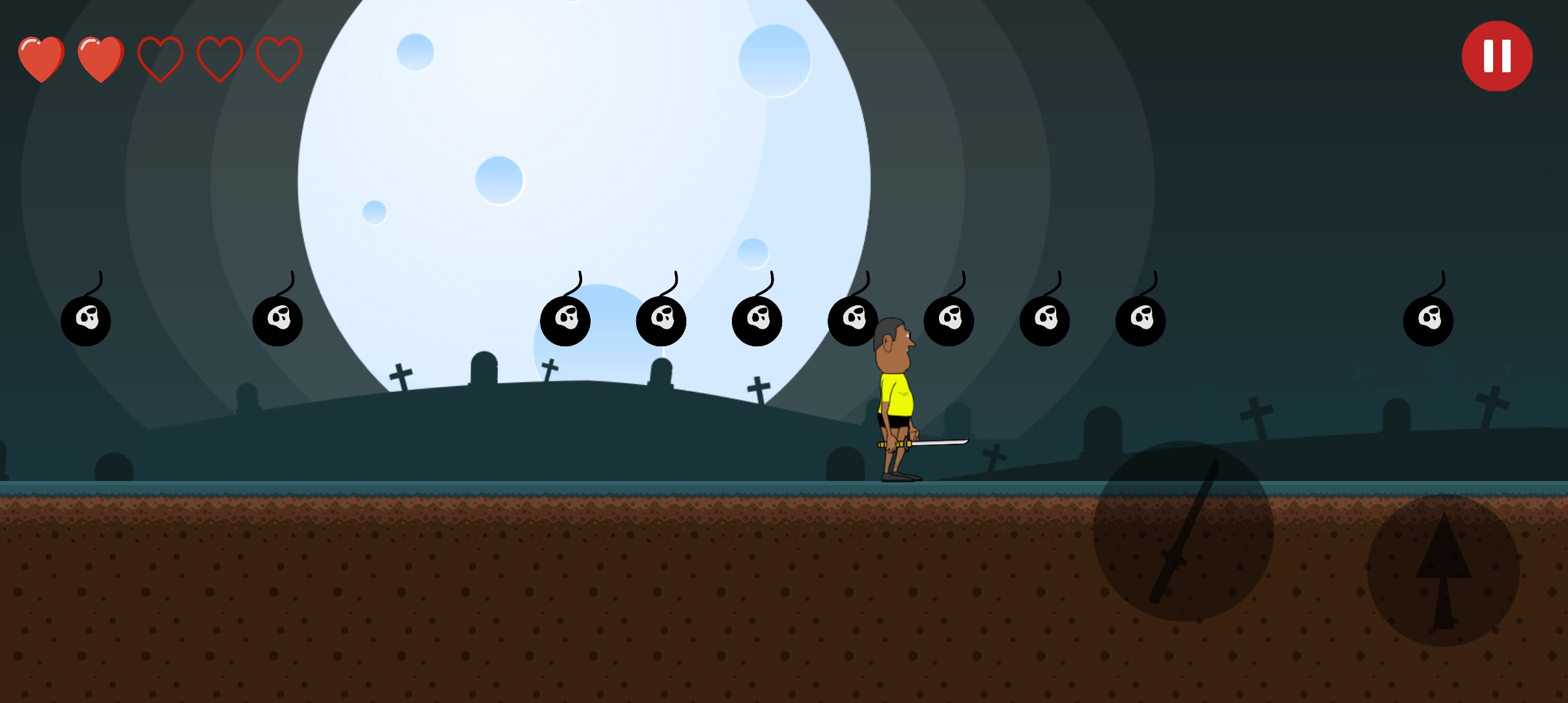Tap the sword attack button

[x=1183, y=531]
